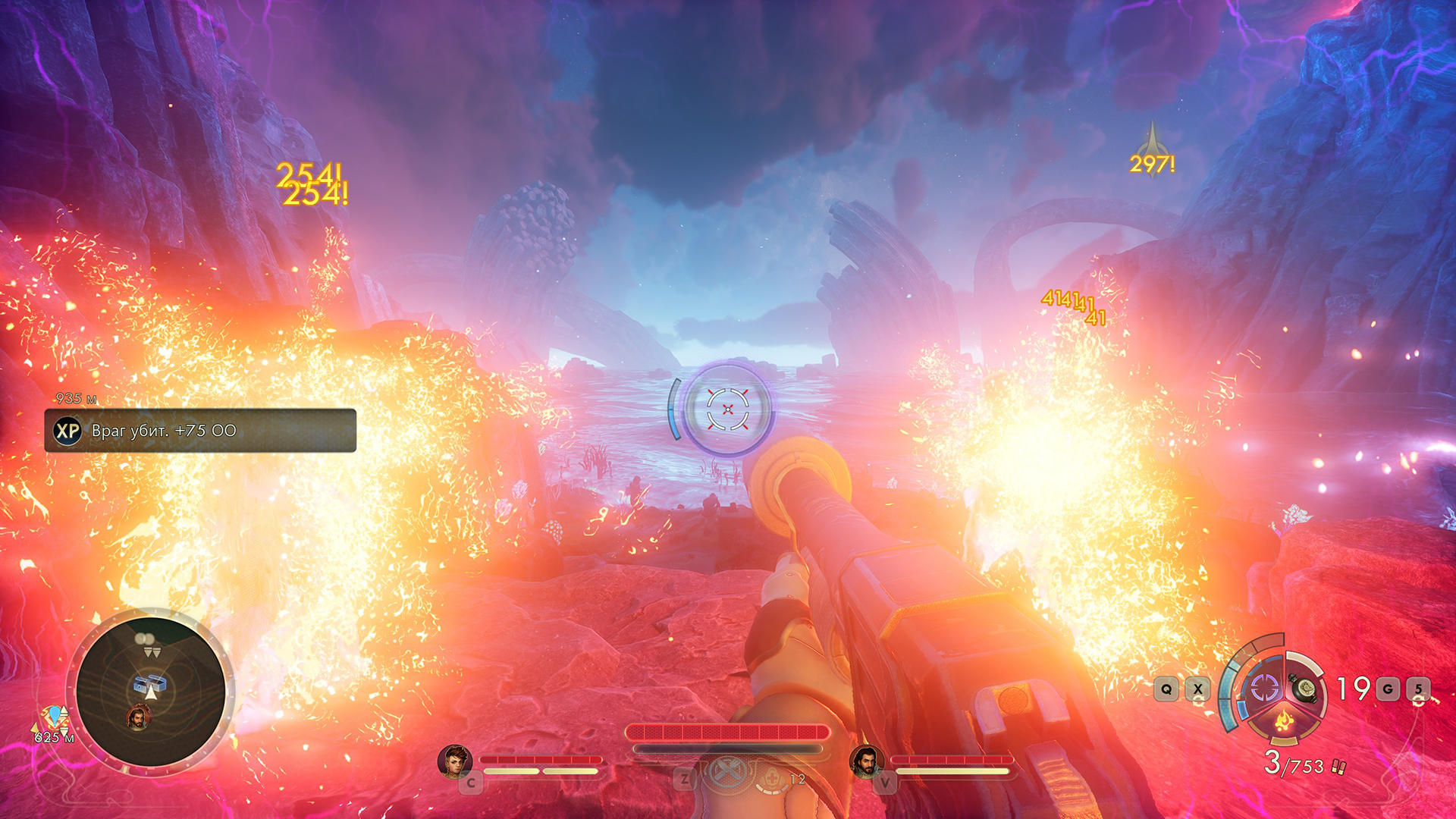Click the 3/753 ammo counter text
The height and width of the screenshot is (819, 1456).
(1292, 764)
